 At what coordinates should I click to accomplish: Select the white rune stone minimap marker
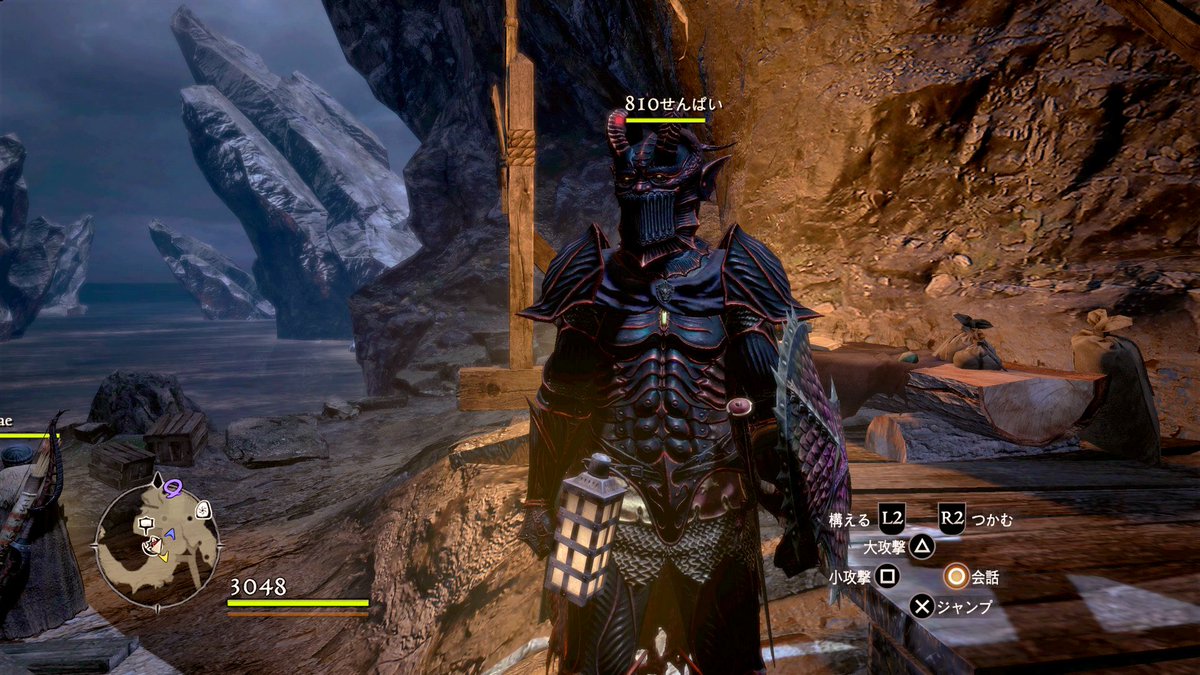click(203, 510)
